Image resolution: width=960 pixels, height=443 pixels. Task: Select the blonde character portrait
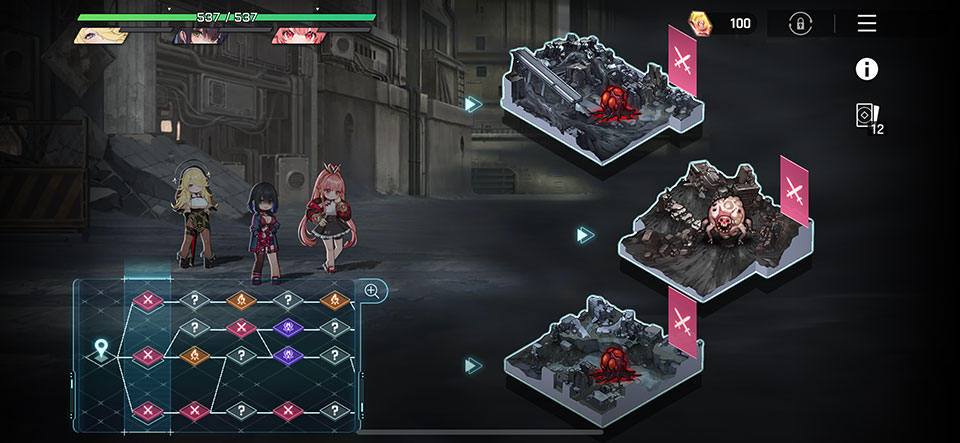[100, 36]
